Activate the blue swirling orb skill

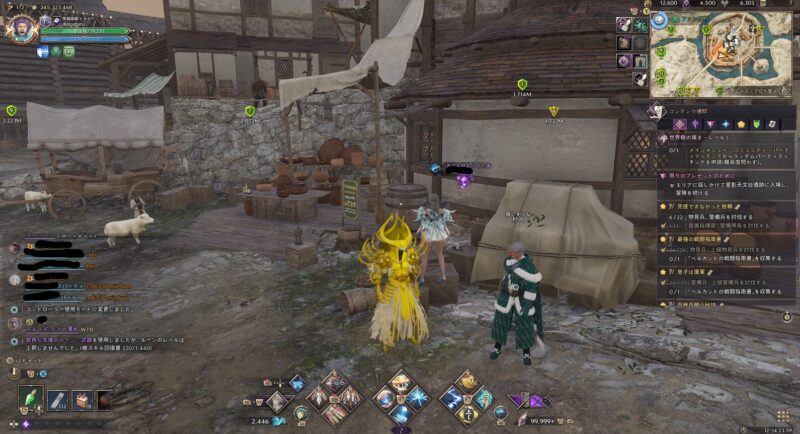click(x=382, y=399)
